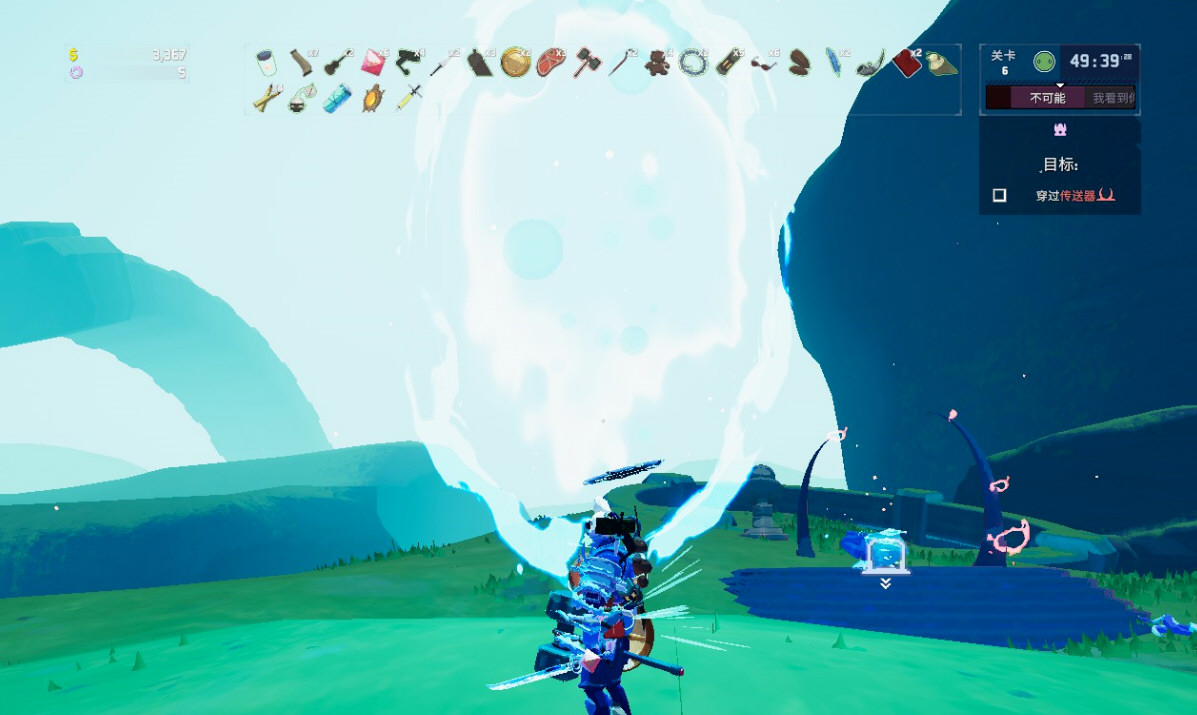Choose the turtle shell item icon
Viewport: 1197px width, 715px height.
point(373,98)
